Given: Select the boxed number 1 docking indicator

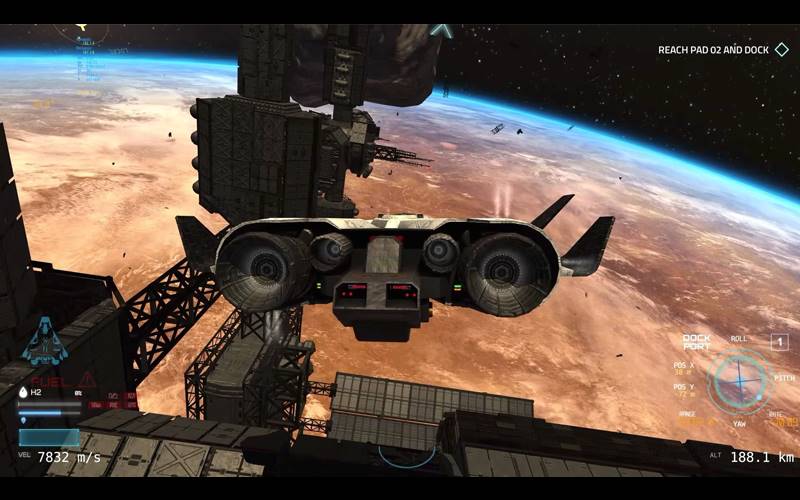Looking at the screenshot, I should pos(779,342).
